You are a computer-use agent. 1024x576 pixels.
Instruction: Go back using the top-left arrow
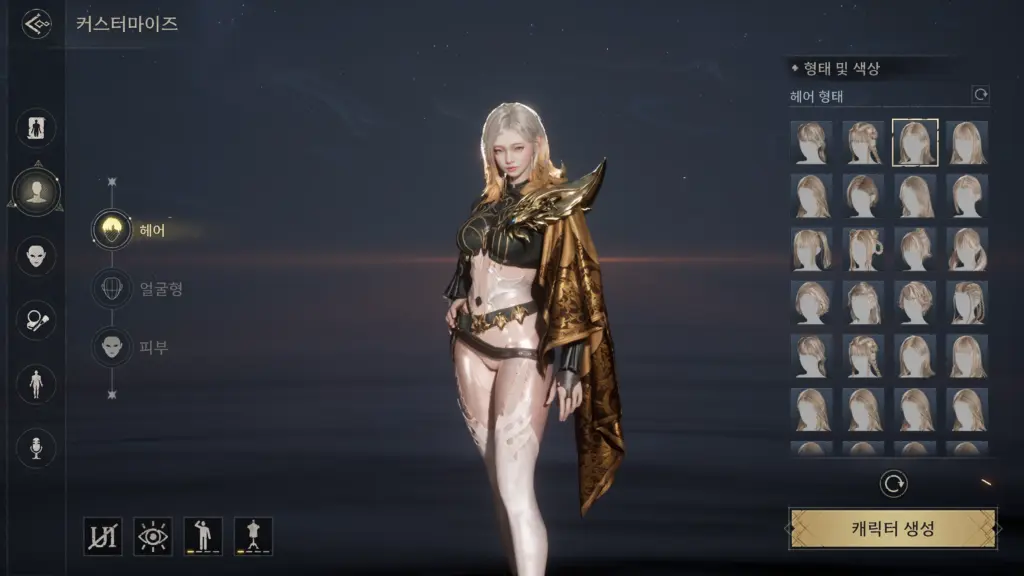tap(37, 23)
